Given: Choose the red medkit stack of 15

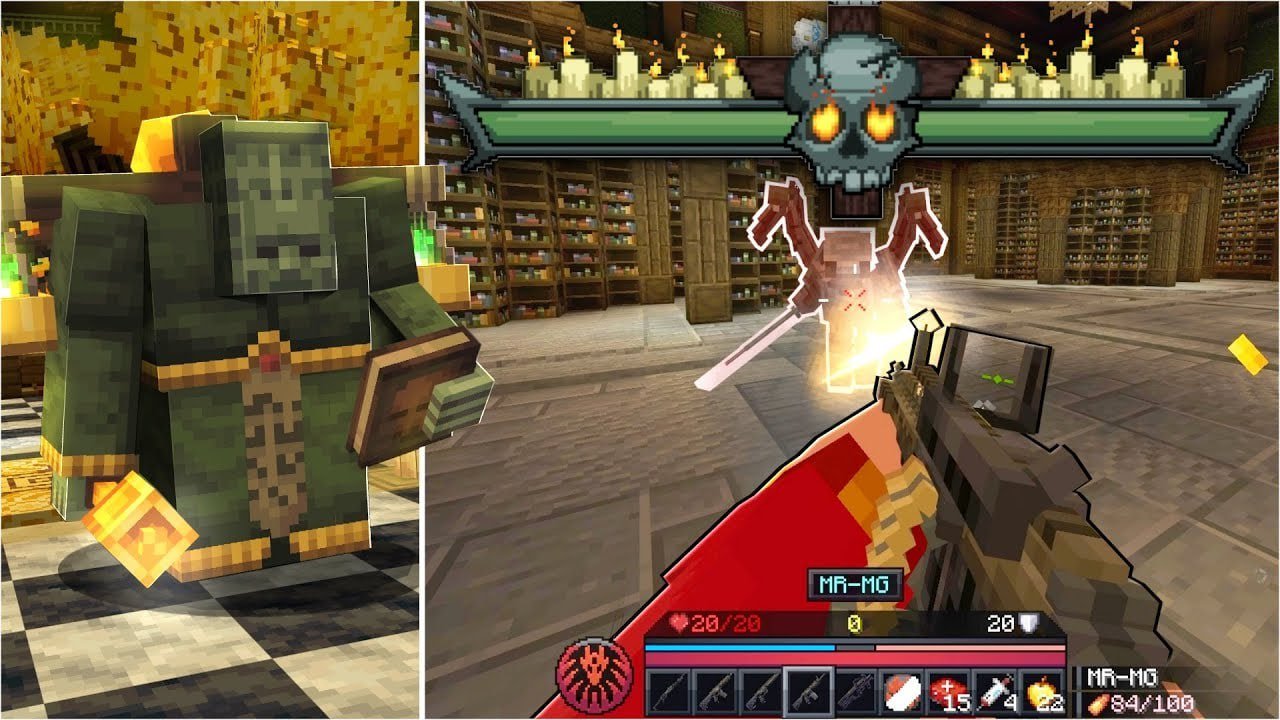Looking at the screenshot, I should click(949, 692).
